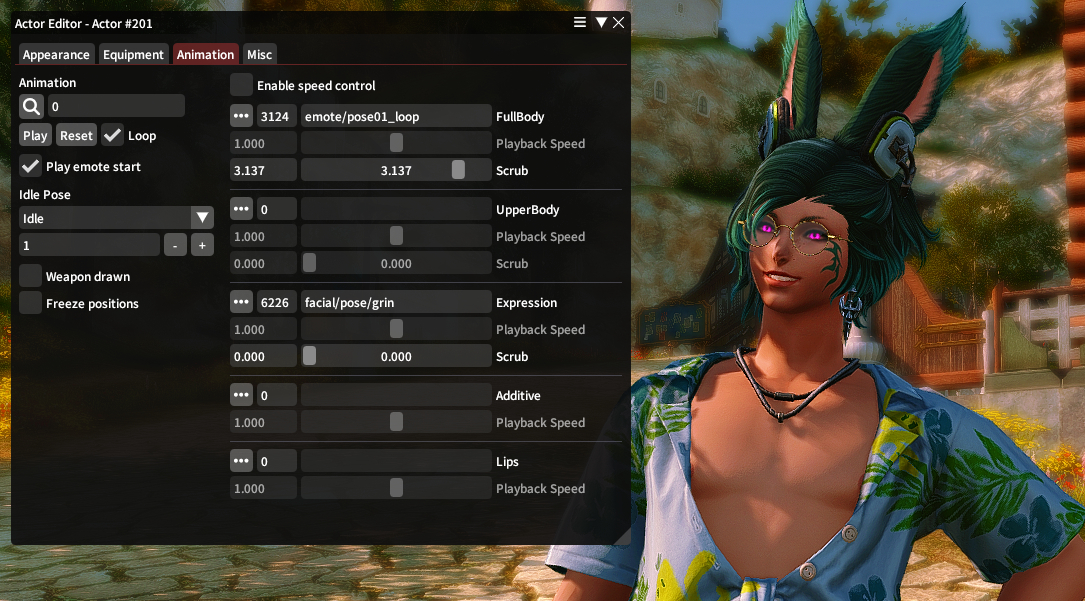Enable speed control checkbox
The width and height of the screenshot is (1085, 601).
[242, 86]
